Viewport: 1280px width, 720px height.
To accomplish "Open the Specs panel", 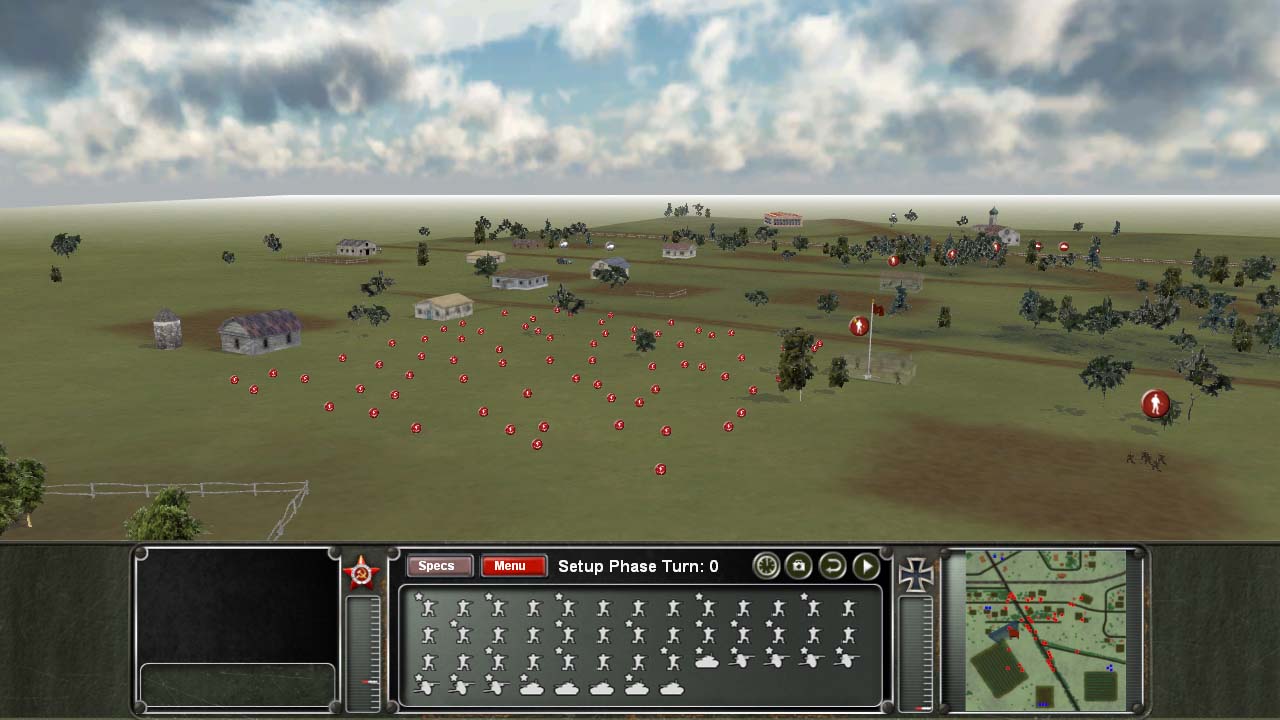I will 436,566.
